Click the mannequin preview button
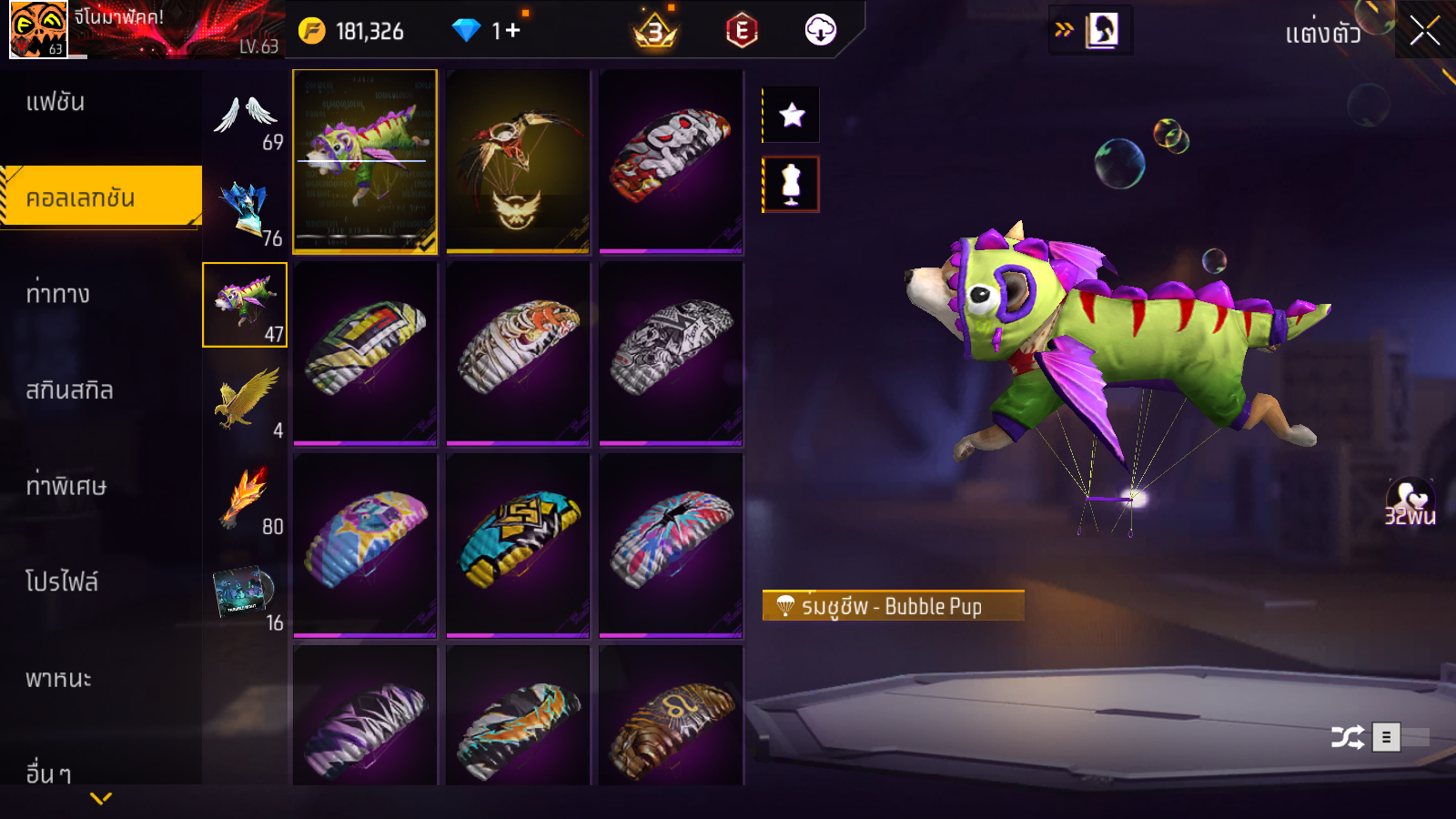 (x=792, y=185)
